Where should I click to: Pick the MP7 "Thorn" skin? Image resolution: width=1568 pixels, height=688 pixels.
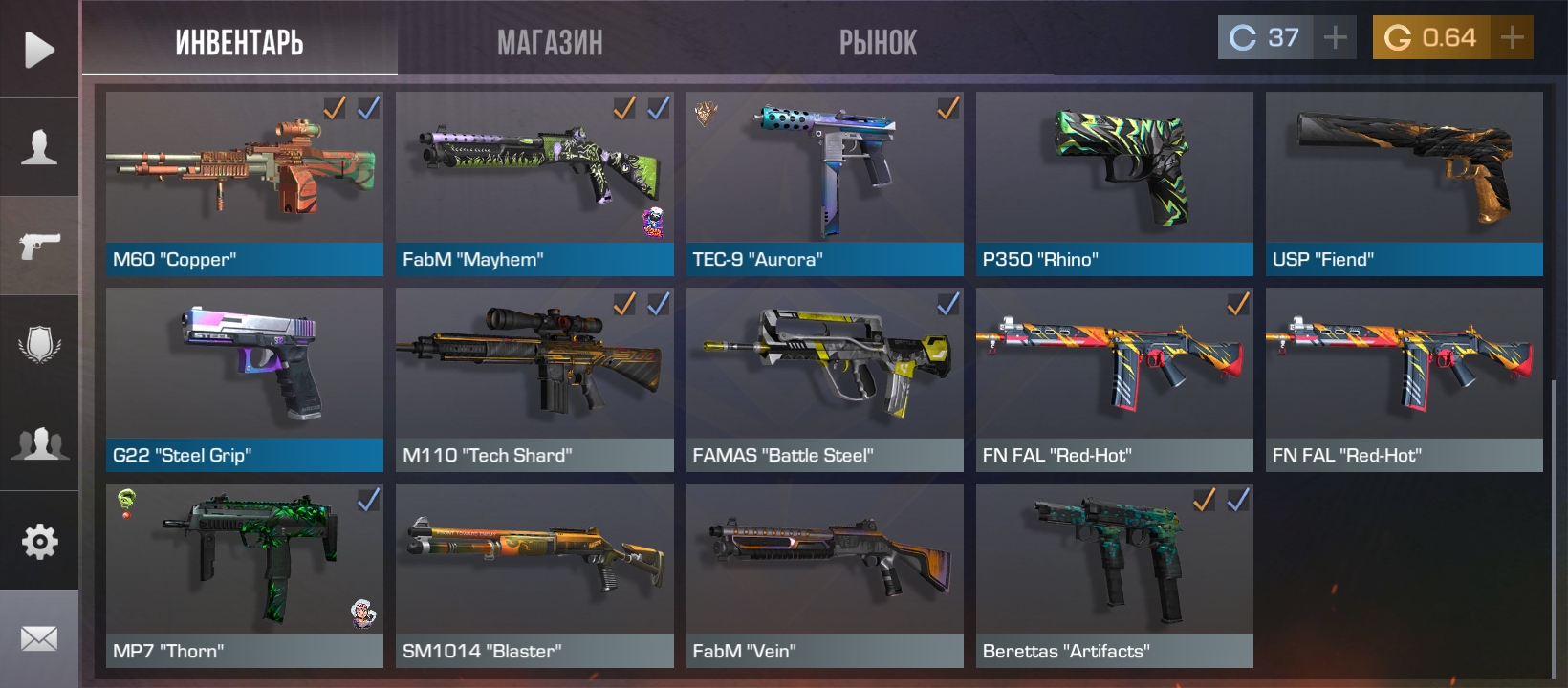point(245,575)
